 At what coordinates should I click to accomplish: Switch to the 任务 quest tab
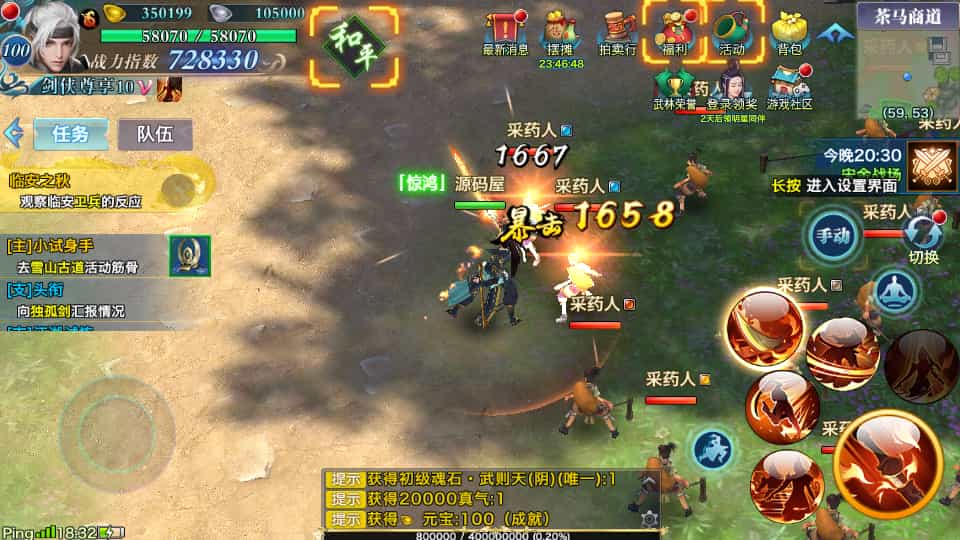click(x=71, y=134)
